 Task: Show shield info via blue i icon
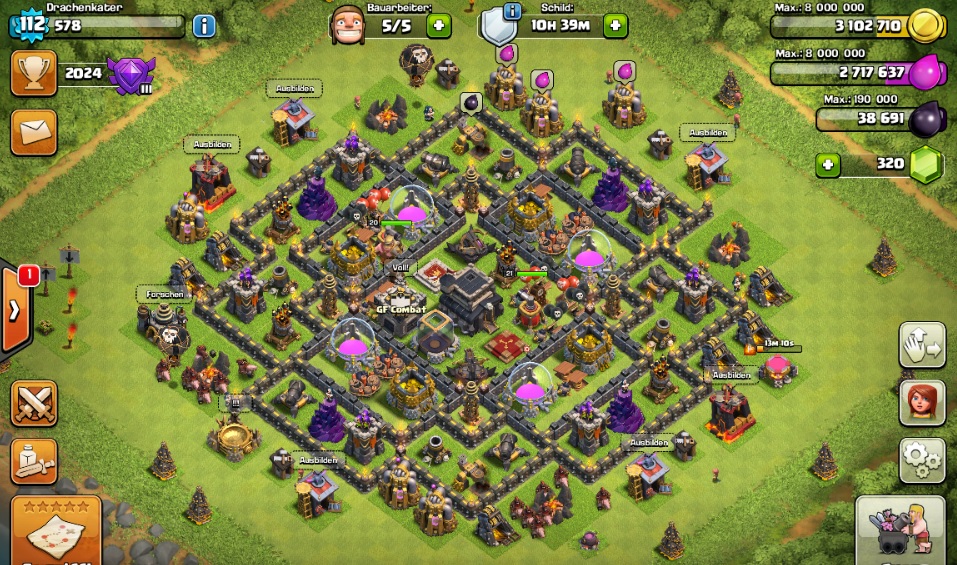pos(513,12)
